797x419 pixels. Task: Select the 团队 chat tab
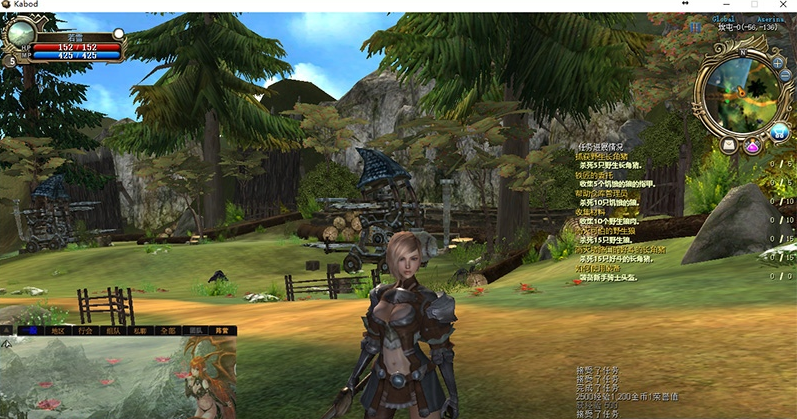coord(196,330)
